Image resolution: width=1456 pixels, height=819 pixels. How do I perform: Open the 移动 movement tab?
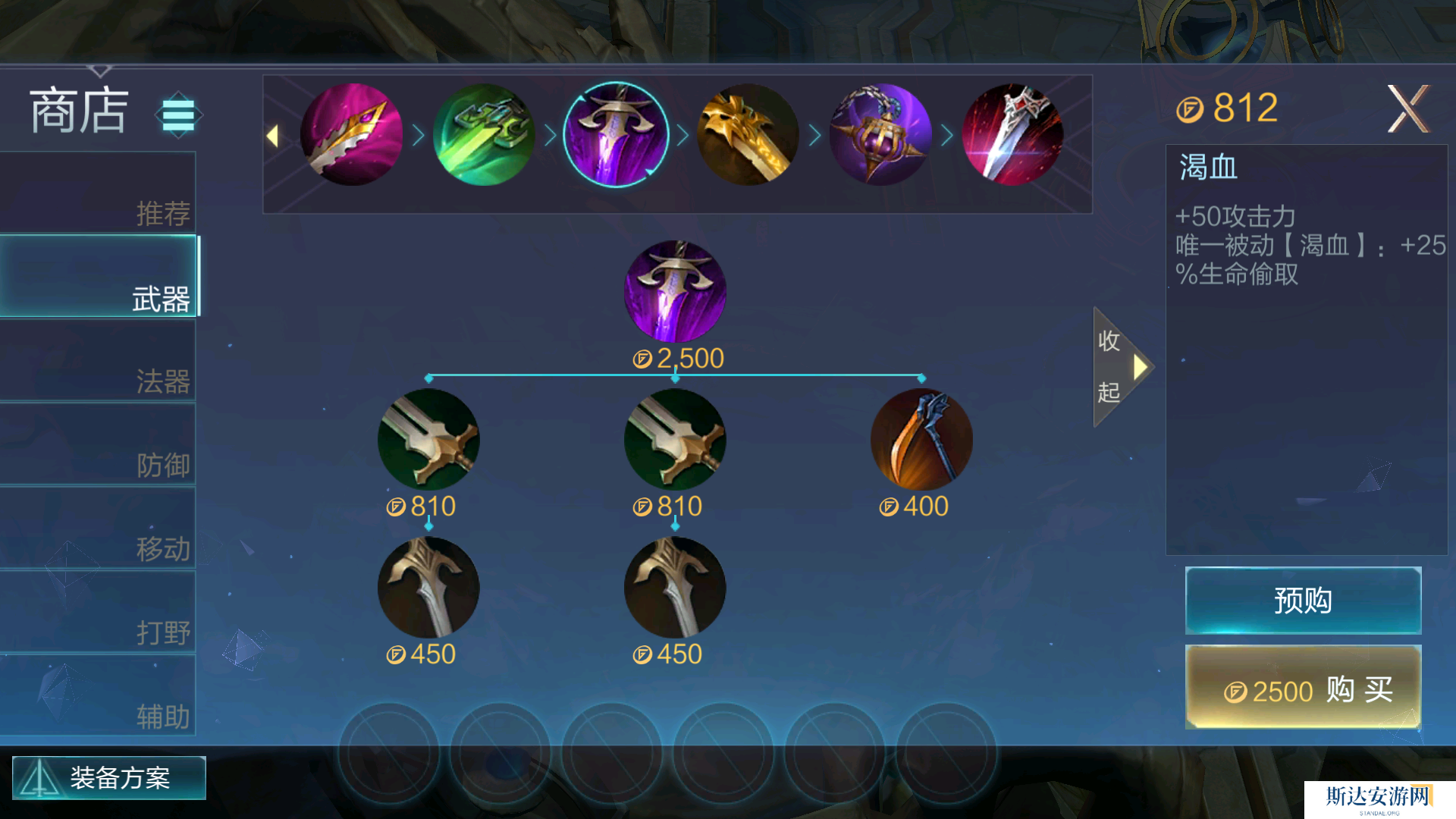click(99, 529)
